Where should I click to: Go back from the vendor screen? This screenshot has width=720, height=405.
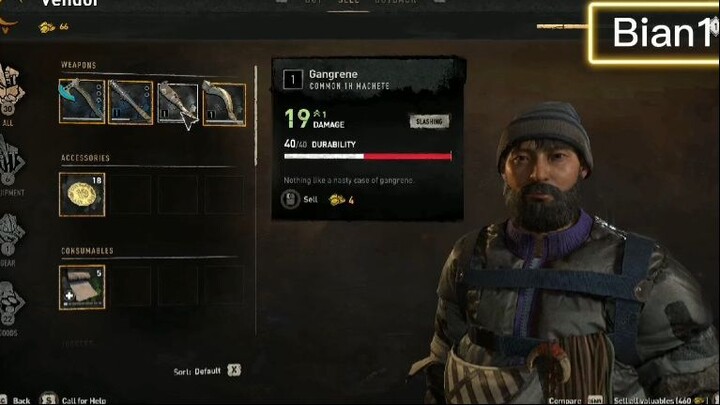[x=20, y=399]
